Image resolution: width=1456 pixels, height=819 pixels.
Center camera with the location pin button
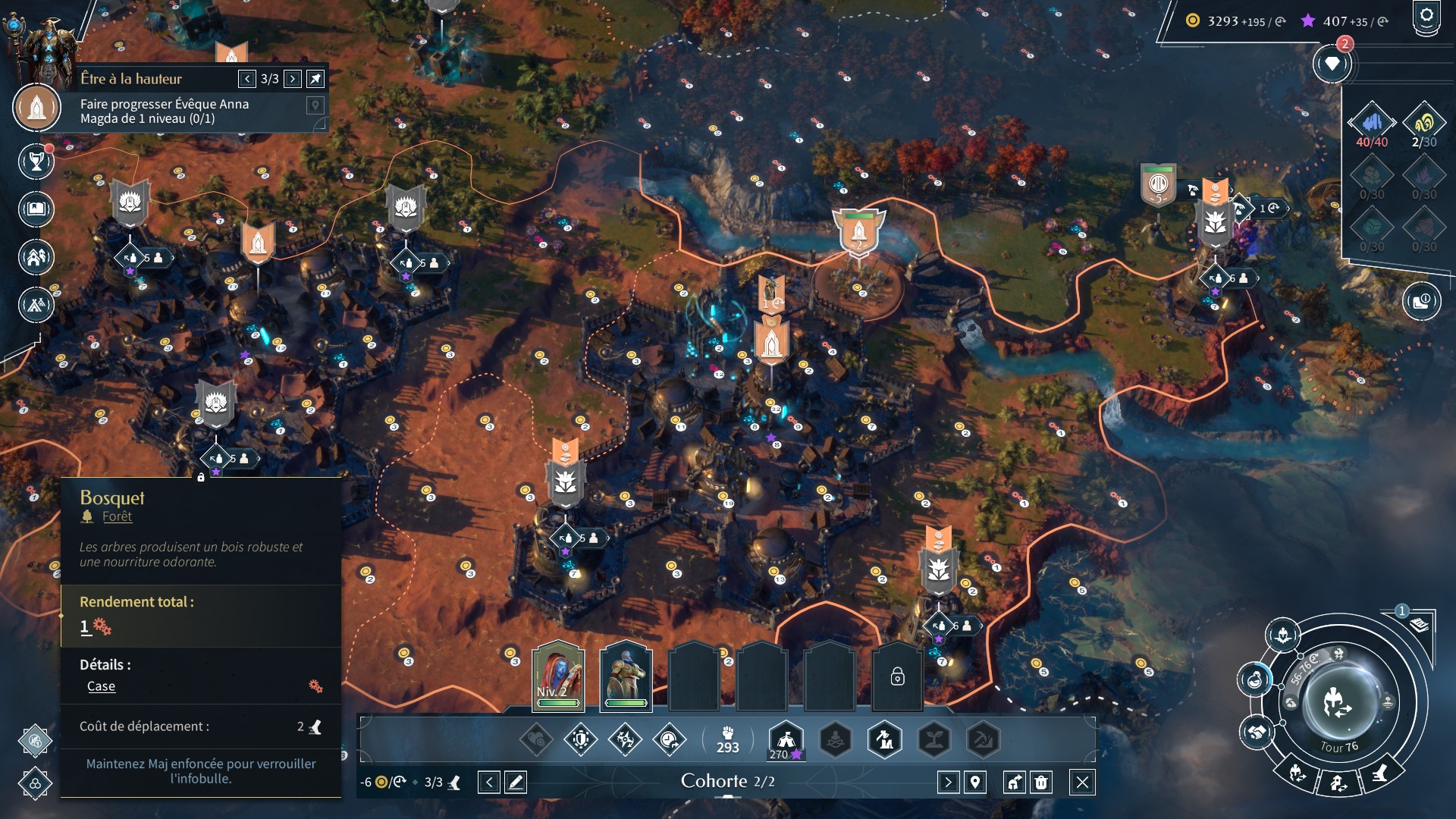(x=975, y=782)
